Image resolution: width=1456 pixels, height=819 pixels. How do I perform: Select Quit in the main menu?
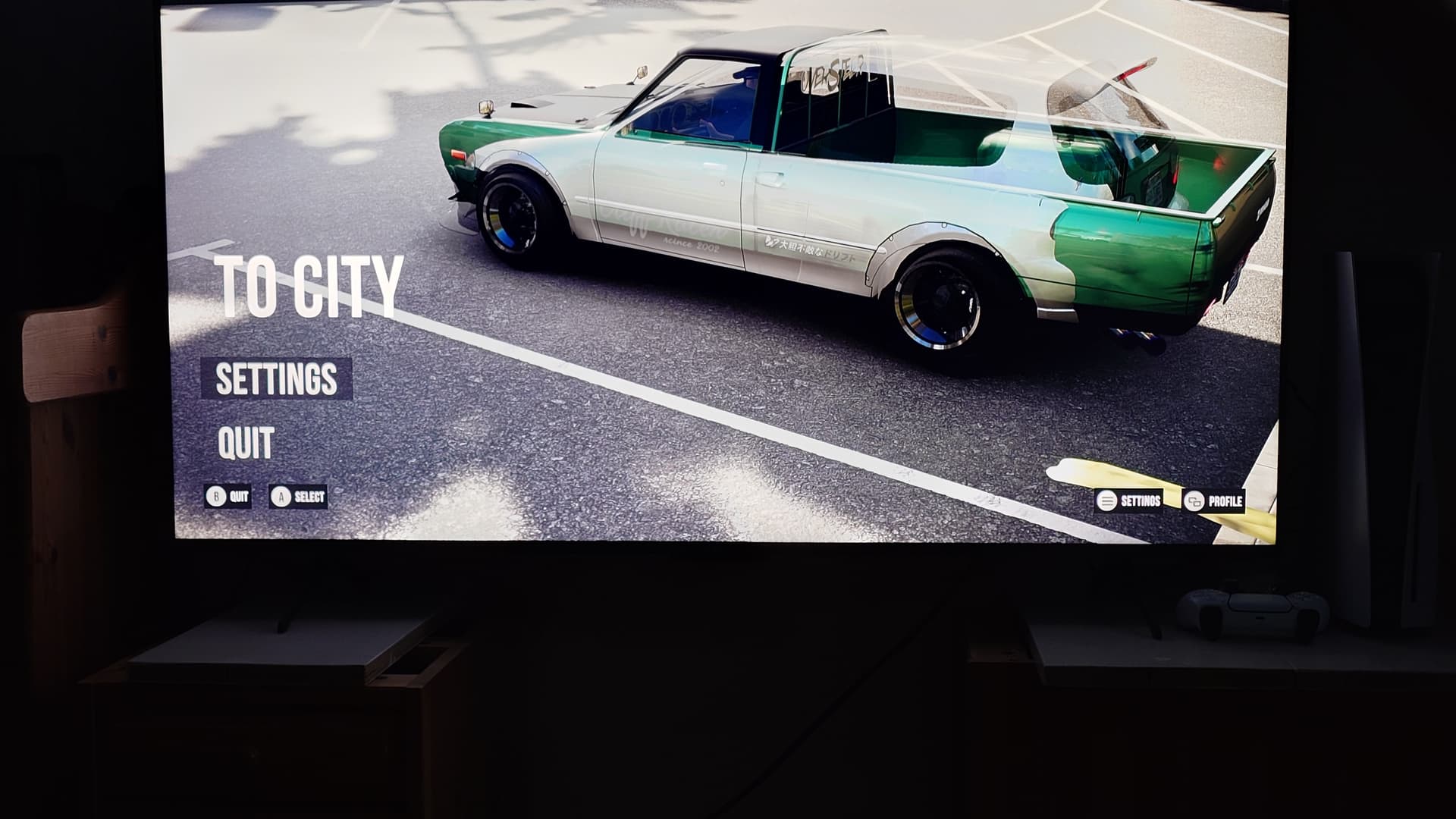246,443
